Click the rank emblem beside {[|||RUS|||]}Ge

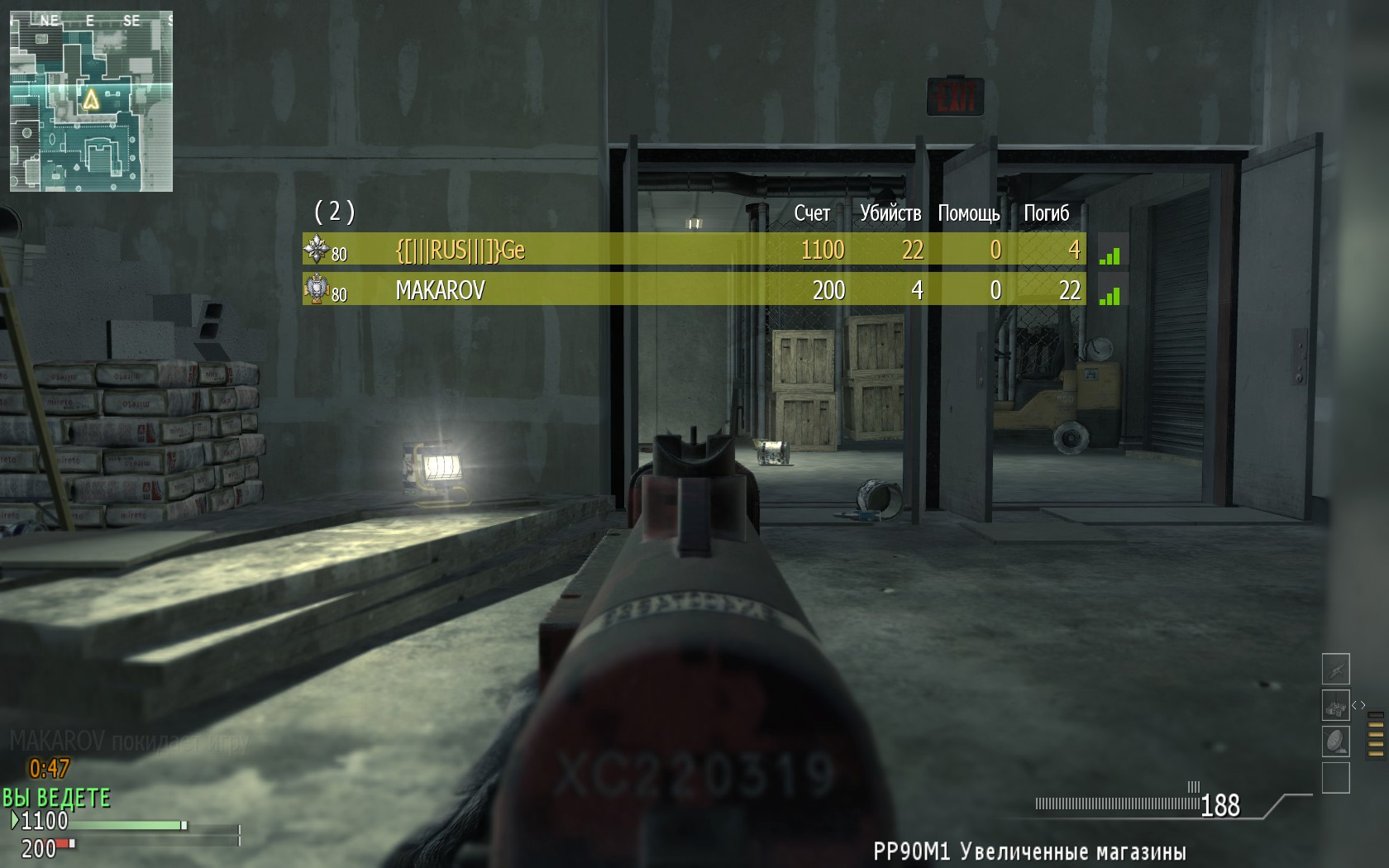coord(317,249)
